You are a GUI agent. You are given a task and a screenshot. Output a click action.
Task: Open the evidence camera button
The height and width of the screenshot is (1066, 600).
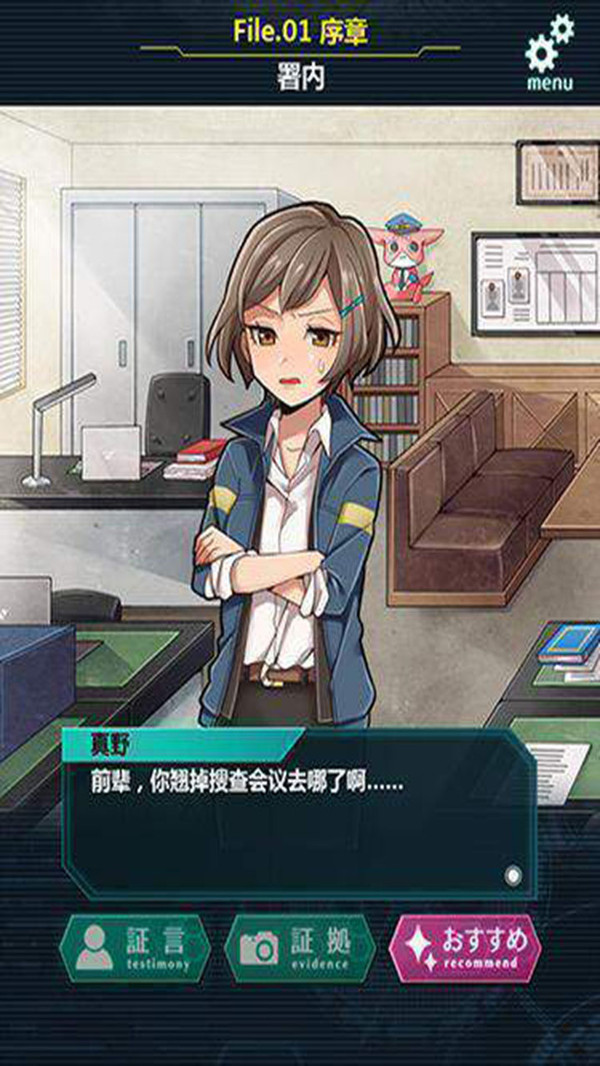click(300, 947)
